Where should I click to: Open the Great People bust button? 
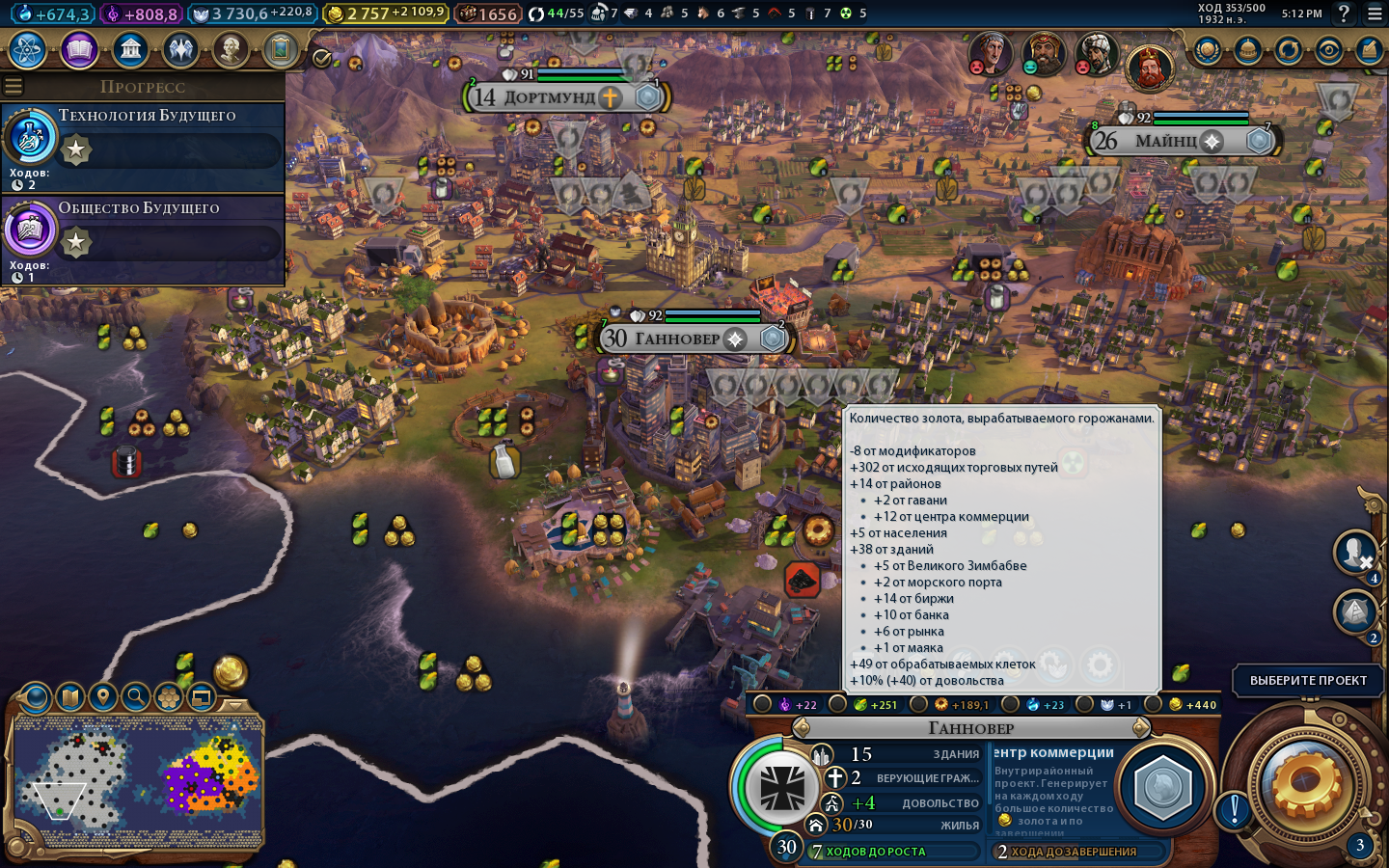[x=231, y=49]
